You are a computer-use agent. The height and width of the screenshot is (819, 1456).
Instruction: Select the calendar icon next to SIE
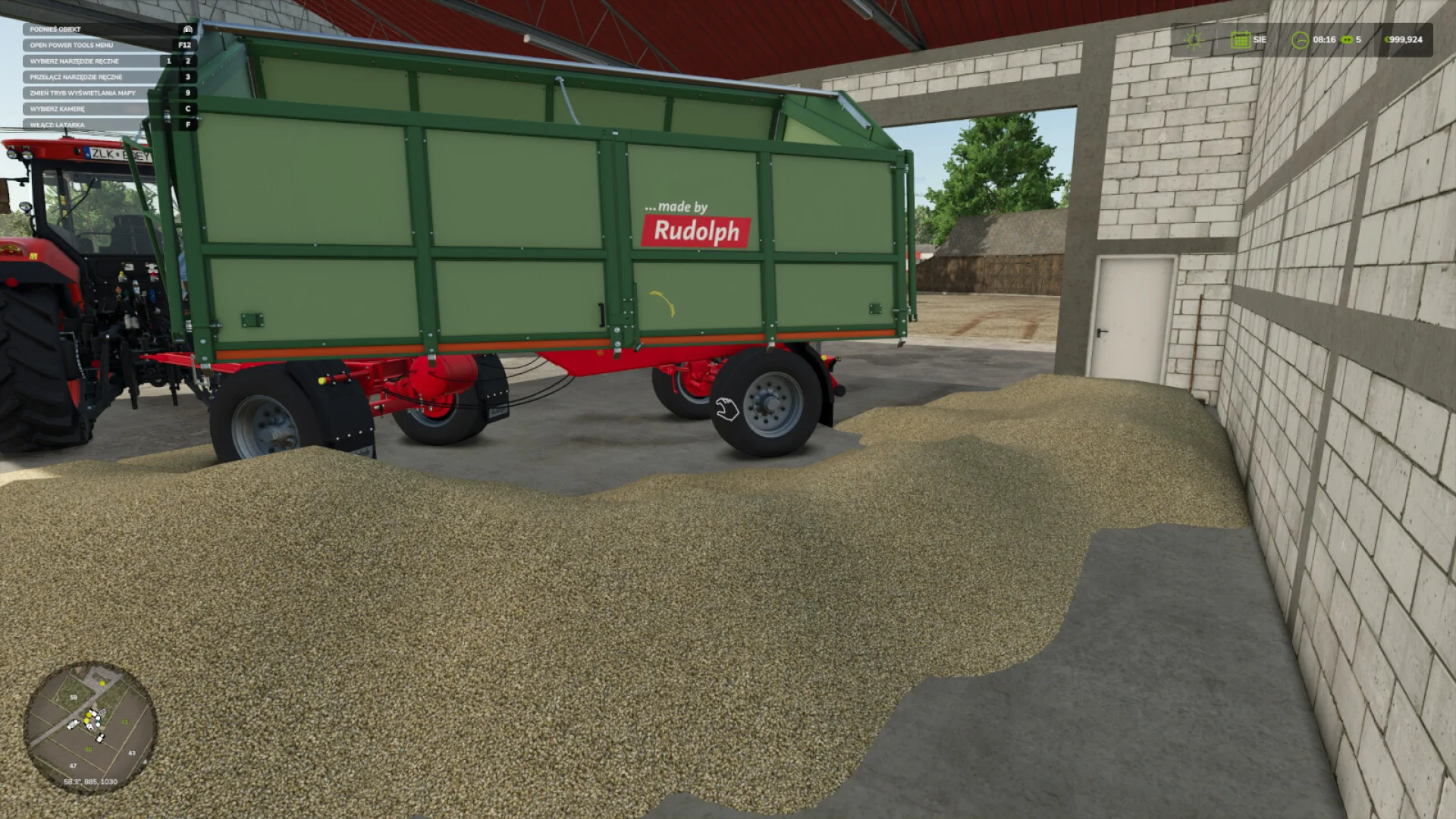click(x=1241, y=39)
